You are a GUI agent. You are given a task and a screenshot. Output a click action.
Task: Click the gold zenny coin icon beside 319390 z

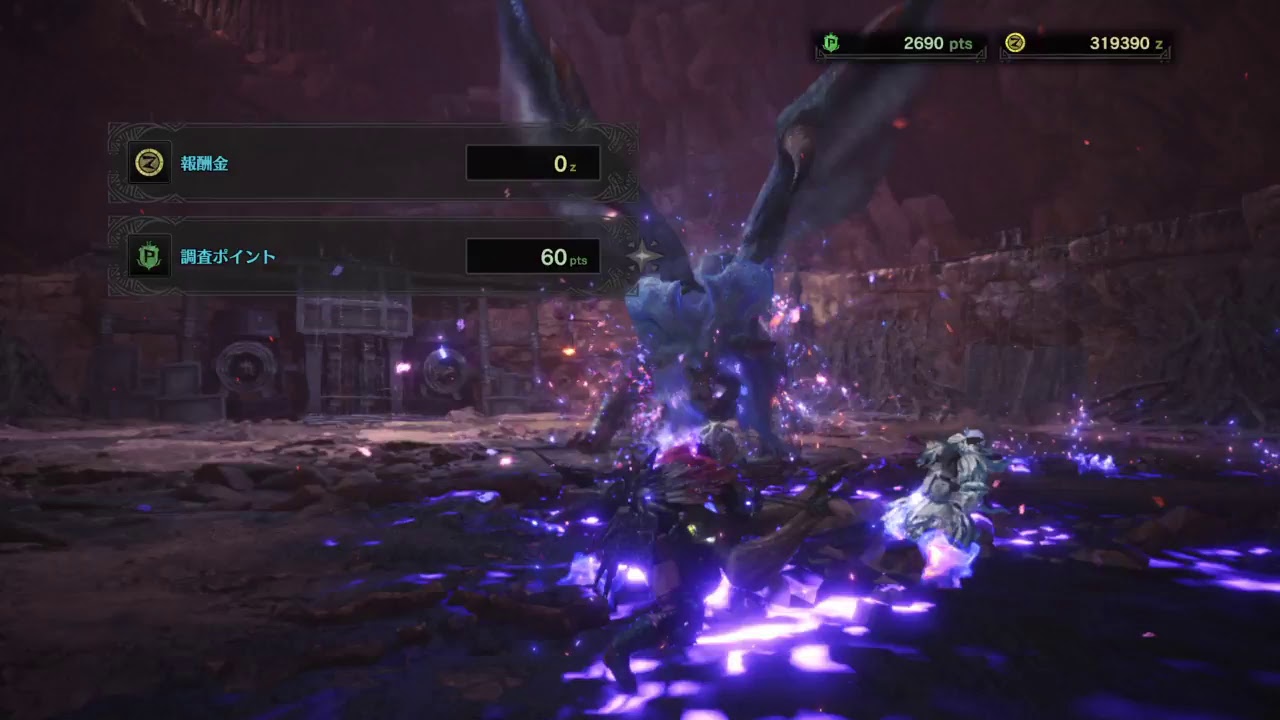coord(1015,43)
